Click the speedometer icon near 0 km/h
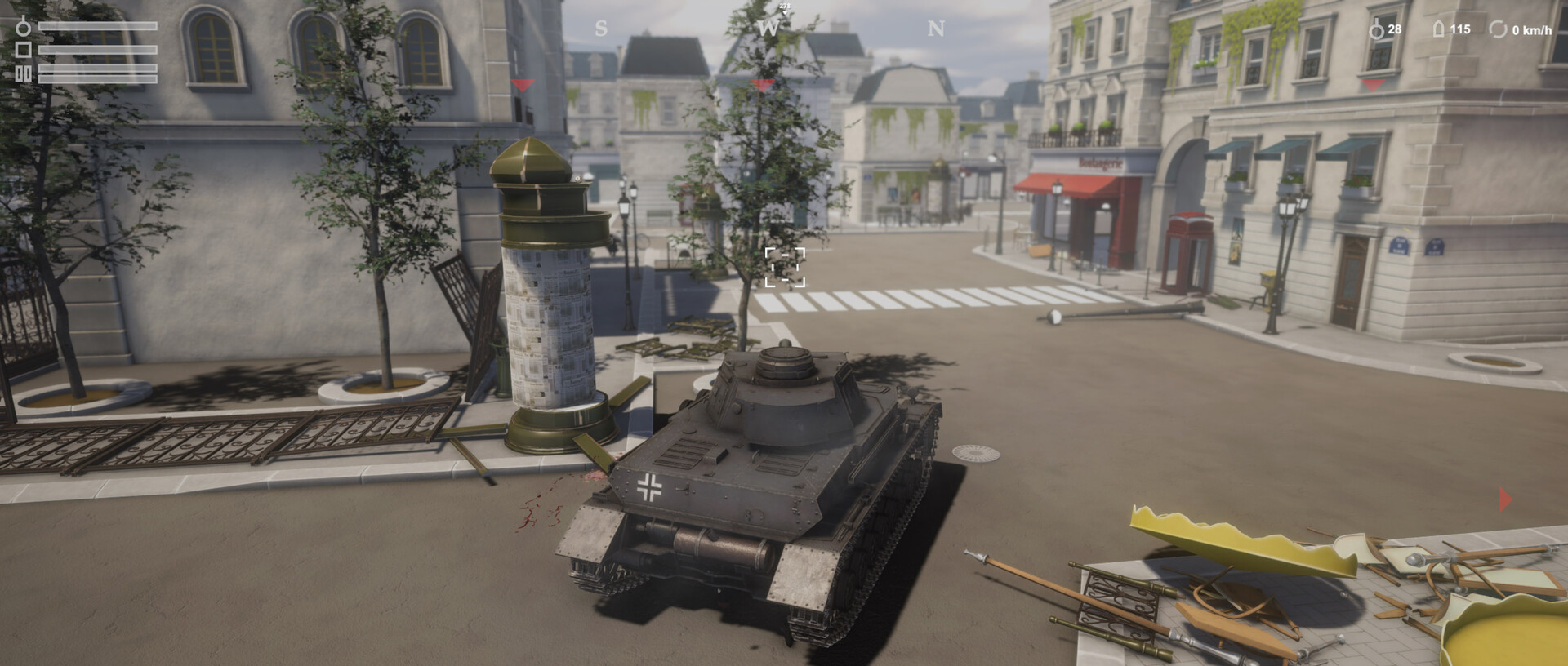This screenshot has width=1568, height=666. click(1499, 30)
